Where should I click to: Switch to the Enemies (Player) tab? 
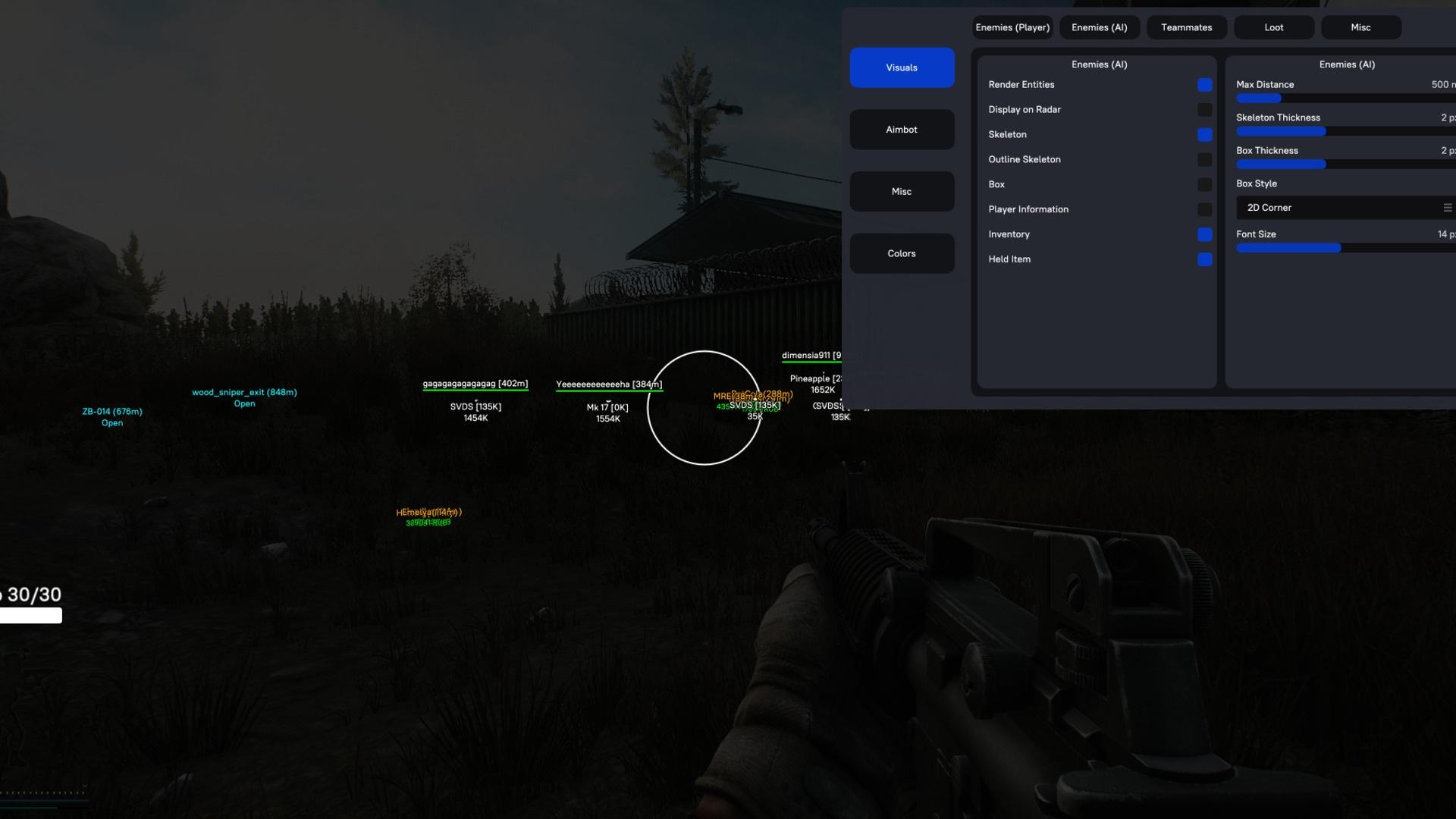pyautogui.click(x=1012, y=27)
